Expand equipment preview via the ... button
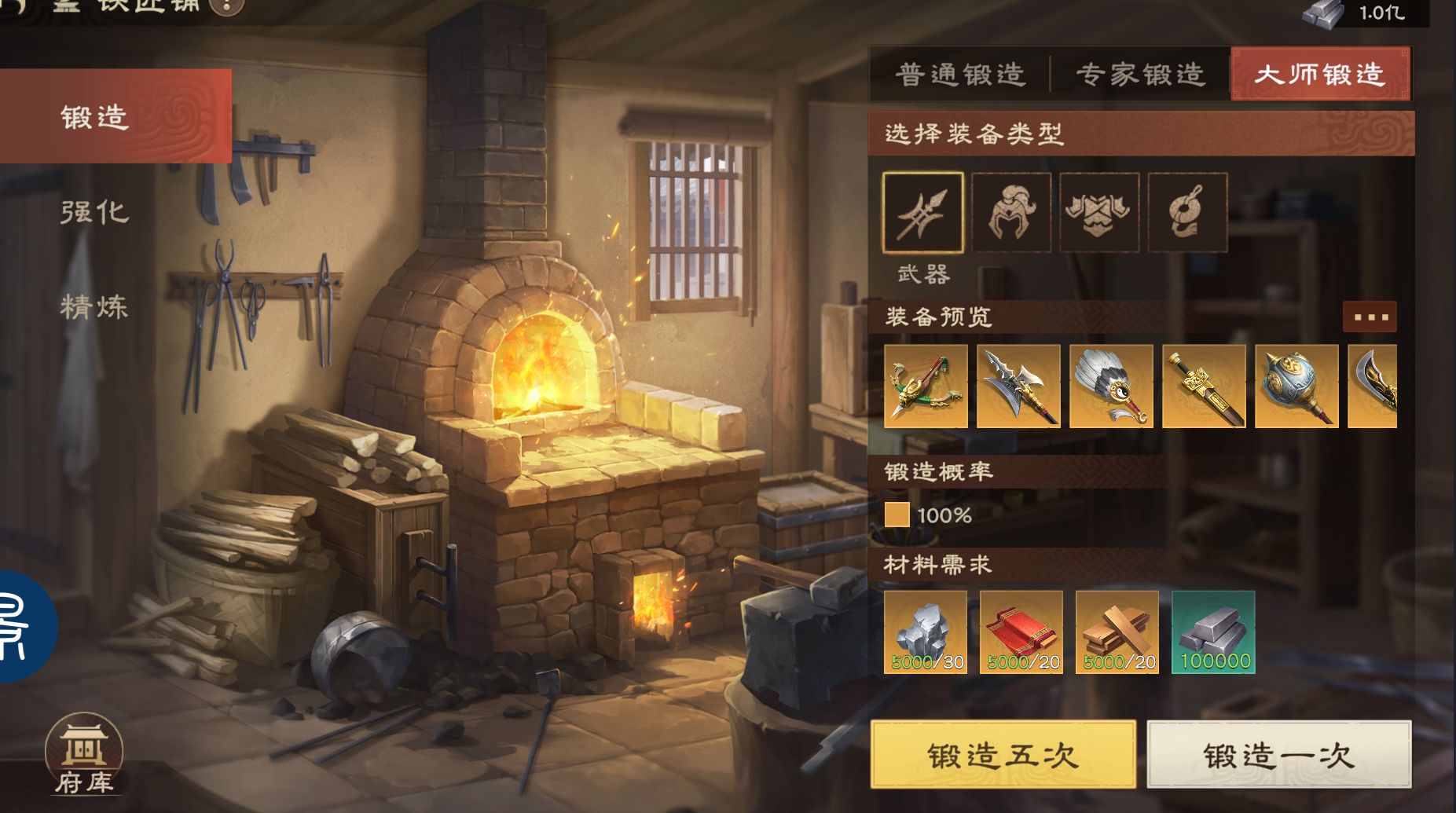The height and width of the screenshot is (813, 1456). click(x=1370, y=317)
